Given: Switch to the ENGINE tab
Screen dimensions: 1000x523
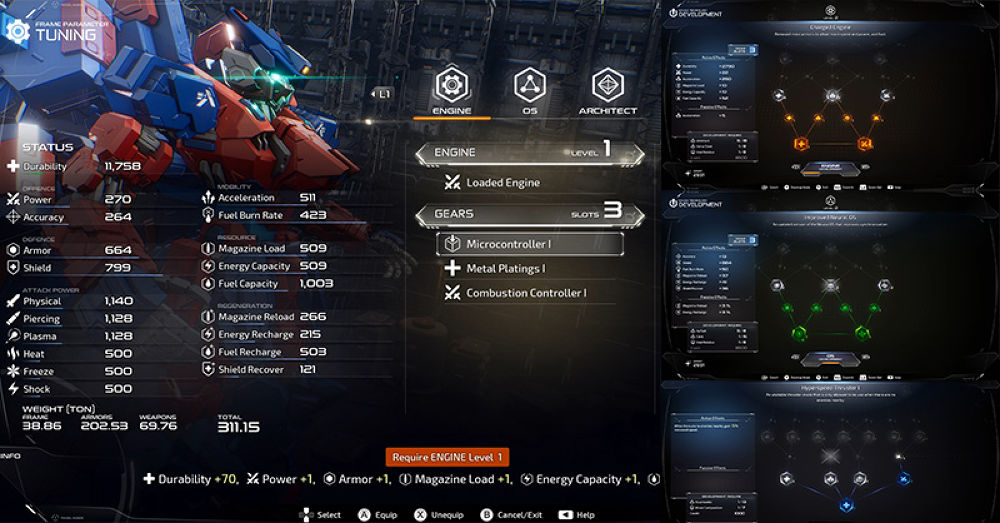Looking at the screenshot, I should [x=451, y=90].
